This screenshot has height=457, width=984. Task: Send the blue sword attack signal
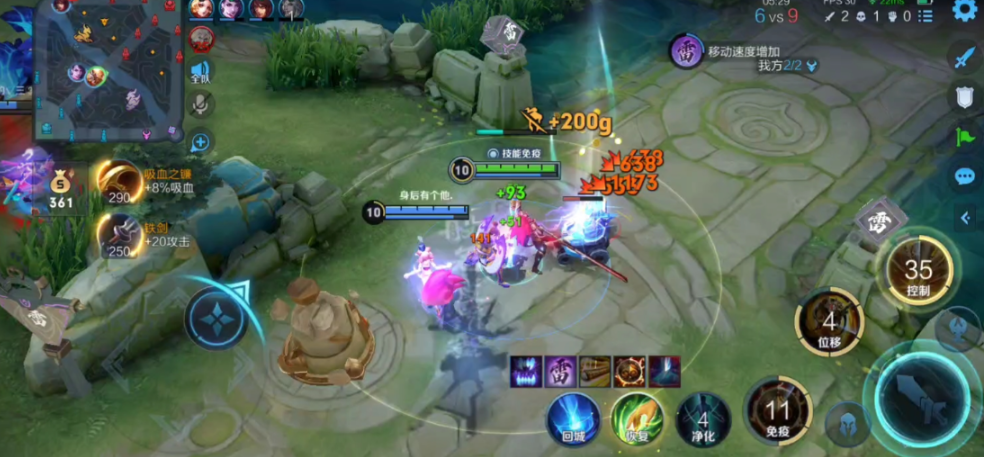964,57
